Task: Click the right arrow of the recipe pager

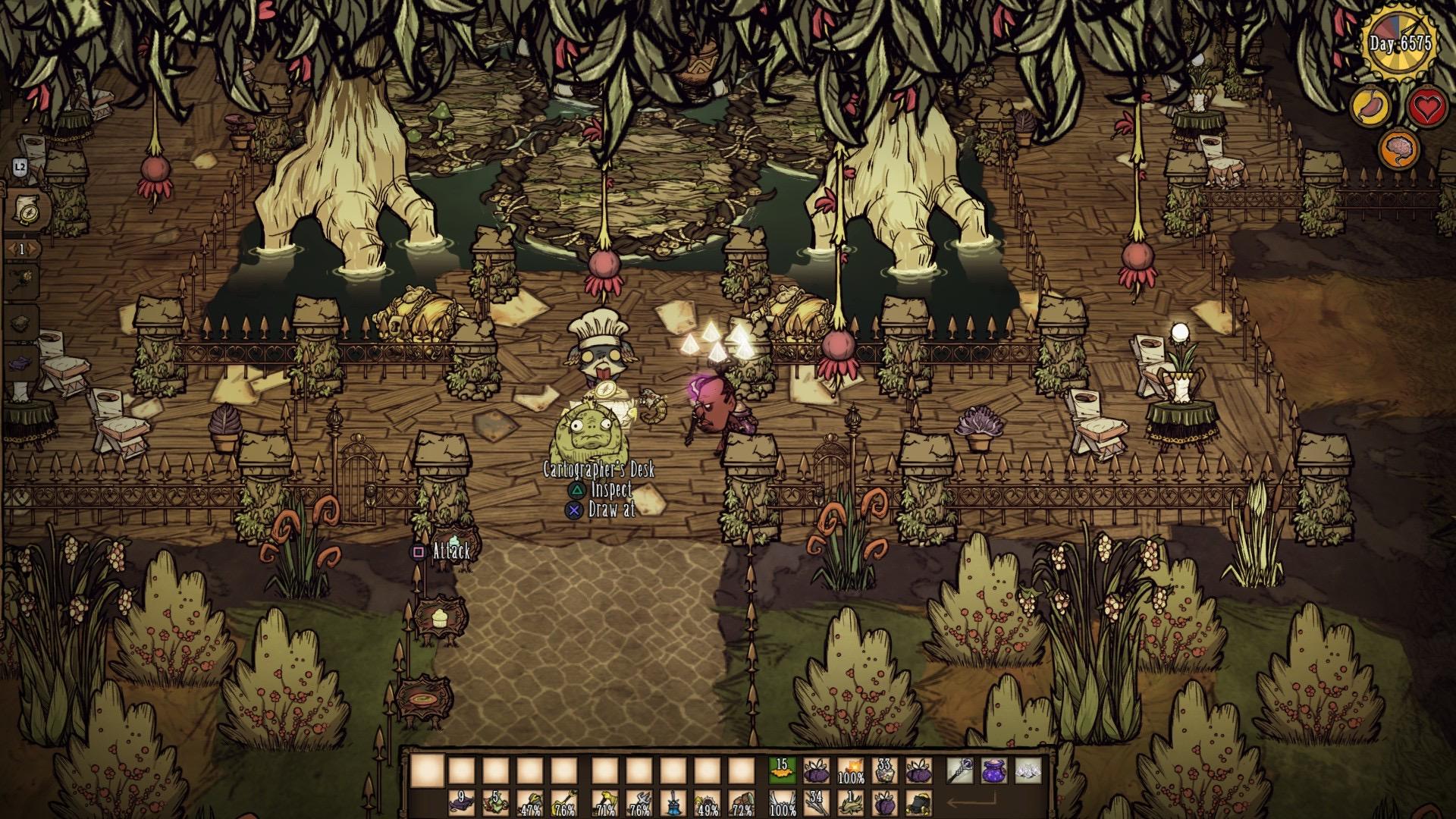Action: pos(33,249)
